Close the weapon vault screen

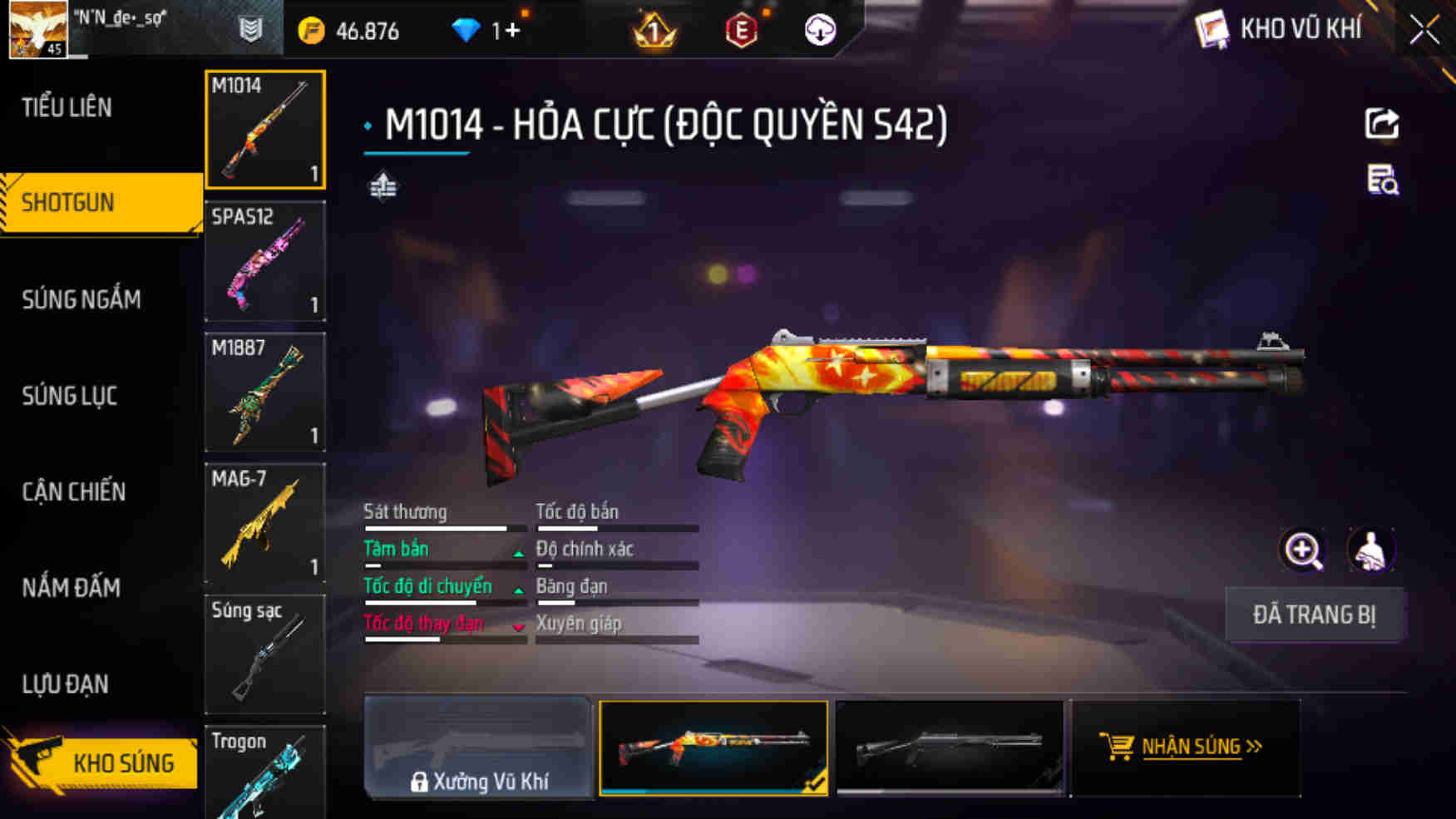1424,31
